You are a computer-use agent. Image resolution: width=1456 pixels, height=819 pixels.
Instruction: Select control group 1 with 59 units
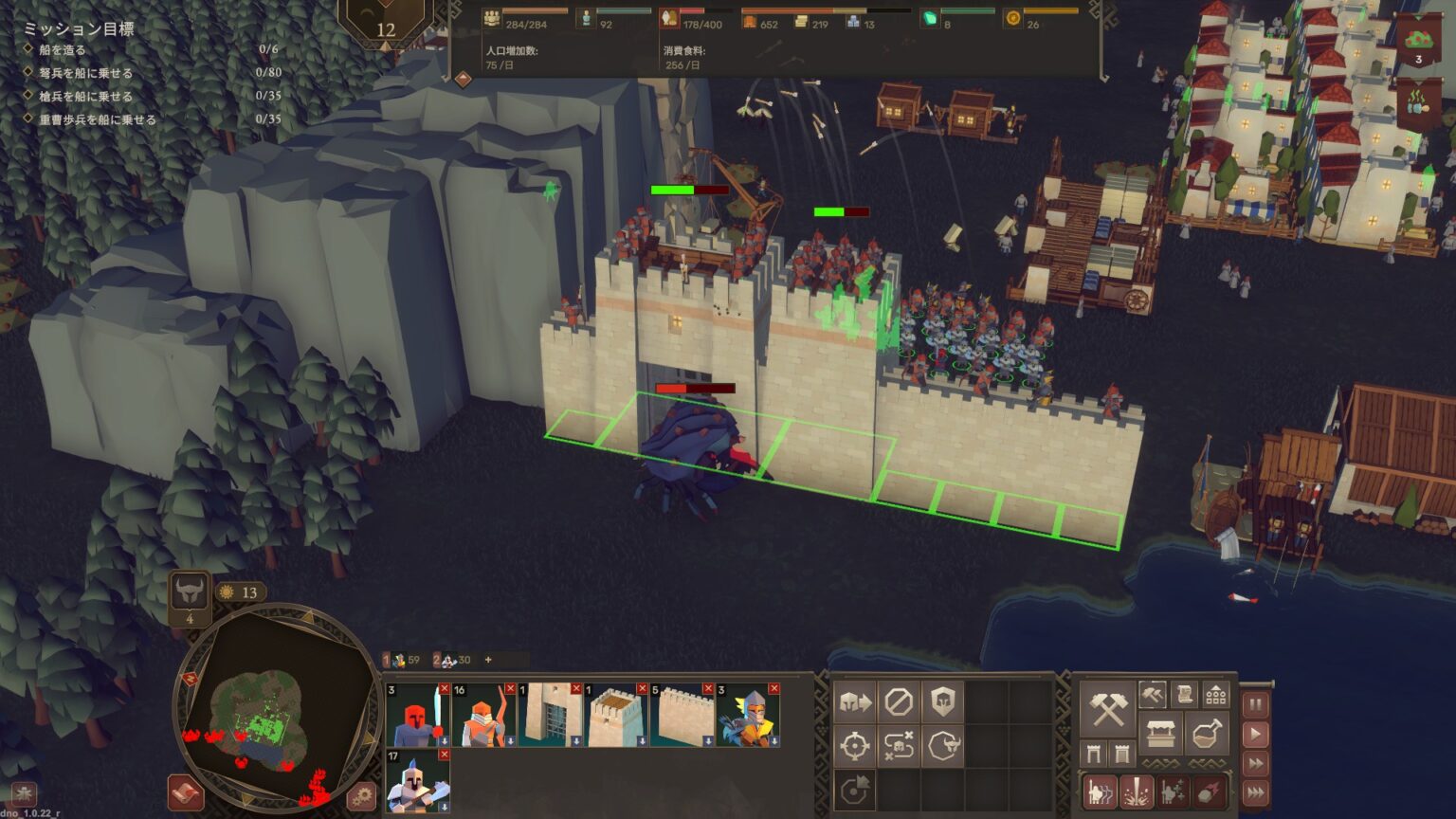tap(402, 660)
